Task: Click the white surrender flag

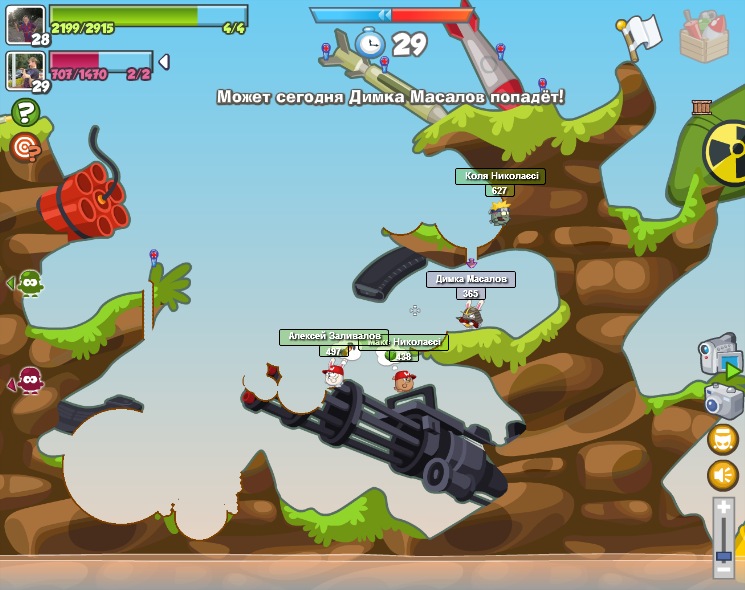Action: coord(639,36)
